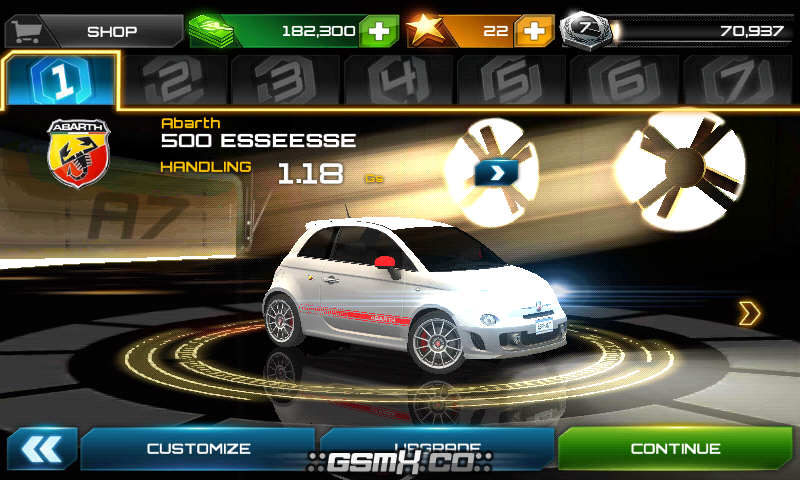The width and height of the screenshot is (800, 480).
Task: Switch to class tab 5
Action: pos(514,82)
